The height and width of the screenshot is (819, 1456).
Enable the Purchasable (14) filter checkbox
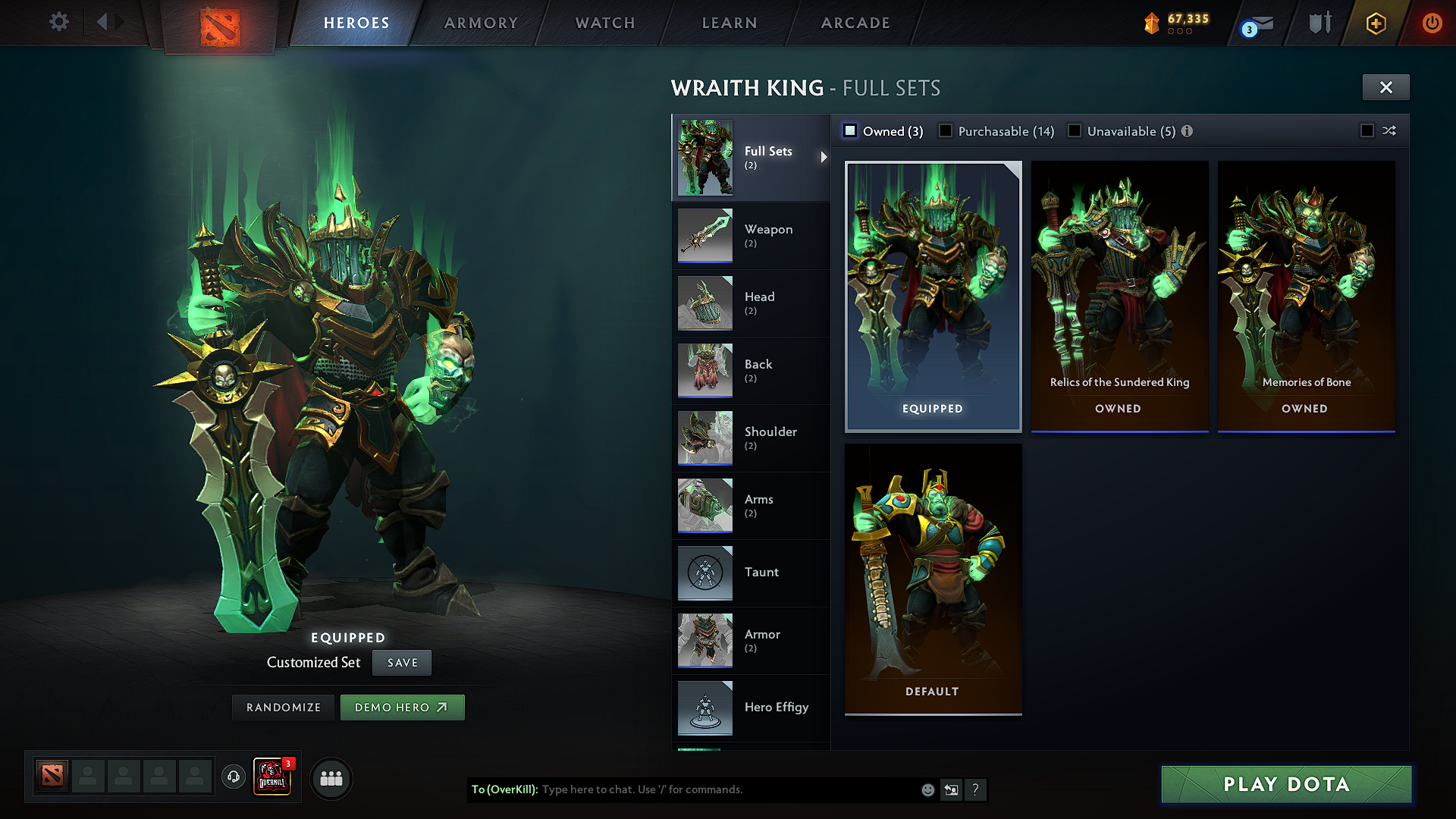[x=945, y=130]
